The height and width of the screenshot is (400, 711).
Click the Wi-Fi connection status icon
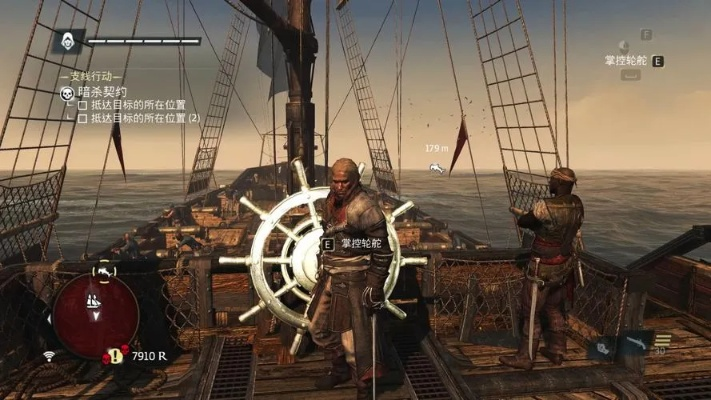[x=49, y=355]
